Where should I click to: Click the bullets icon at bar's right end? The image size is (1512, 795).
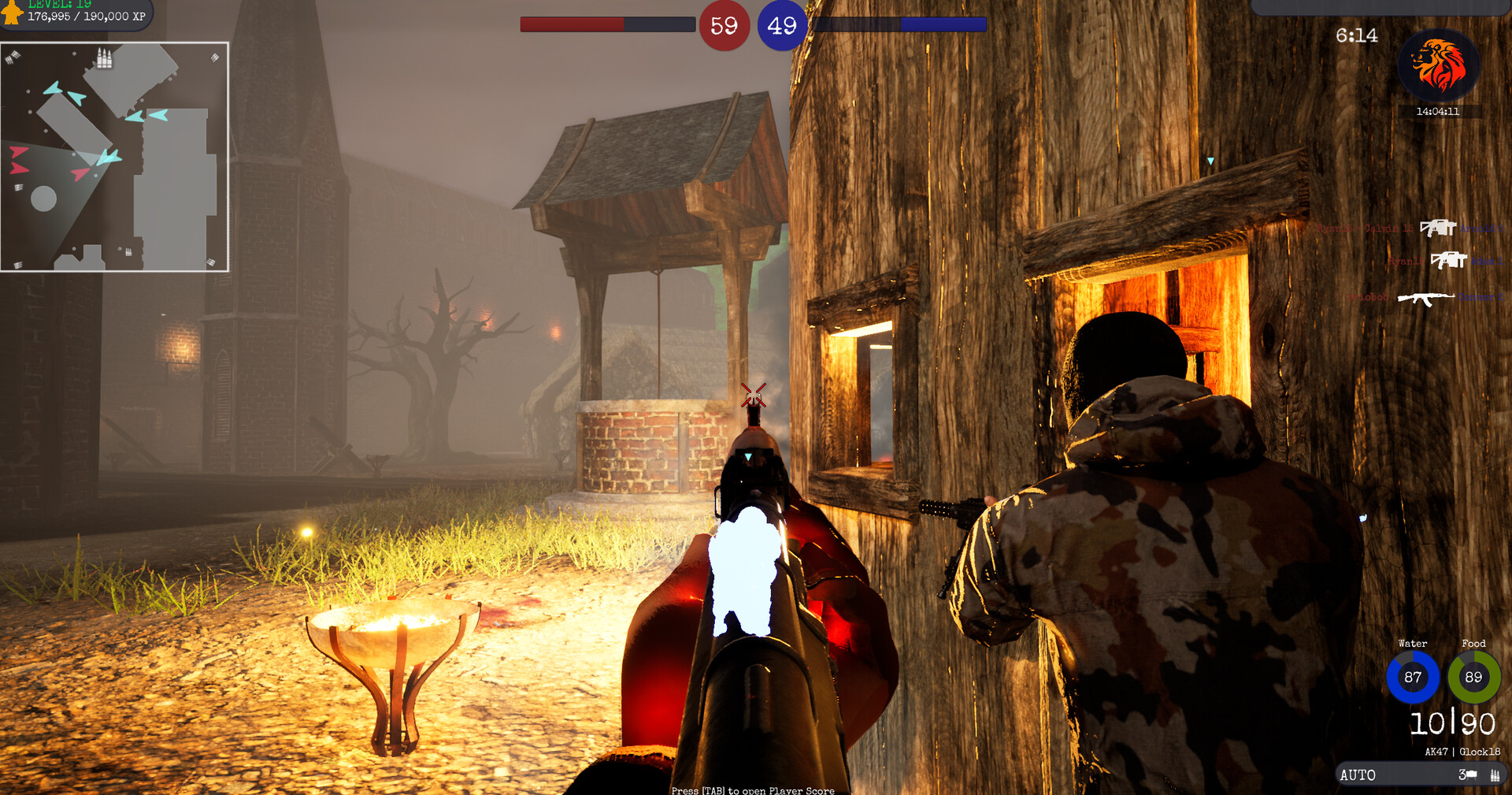[x=1495, y=775]
